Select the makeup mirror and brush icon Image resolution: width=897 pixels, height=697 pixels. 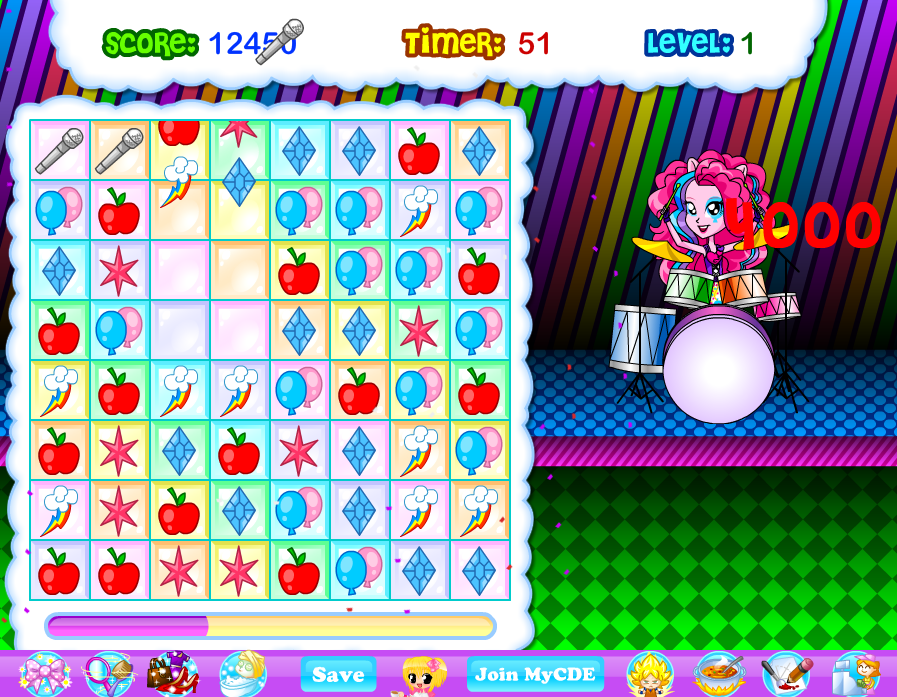[108, 674]
